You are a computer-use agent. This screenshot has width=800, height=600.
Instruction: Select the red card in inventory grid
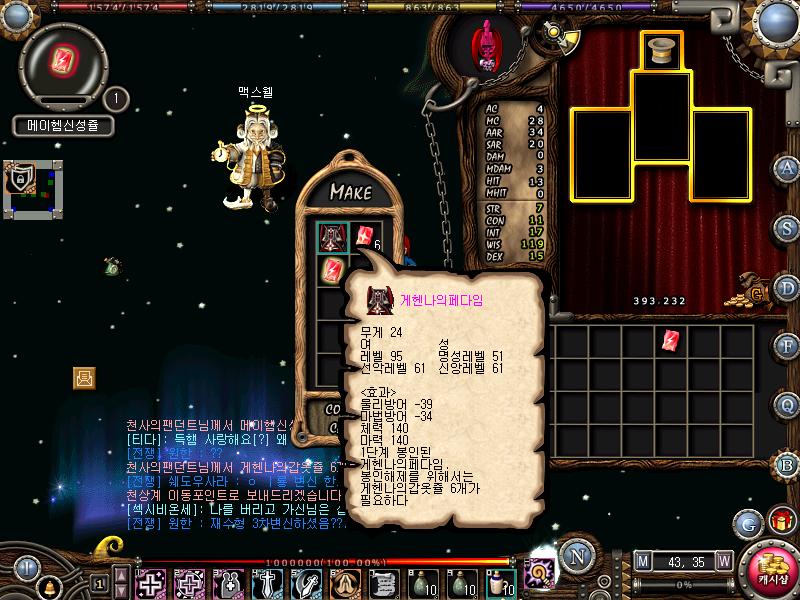[671, 340]
